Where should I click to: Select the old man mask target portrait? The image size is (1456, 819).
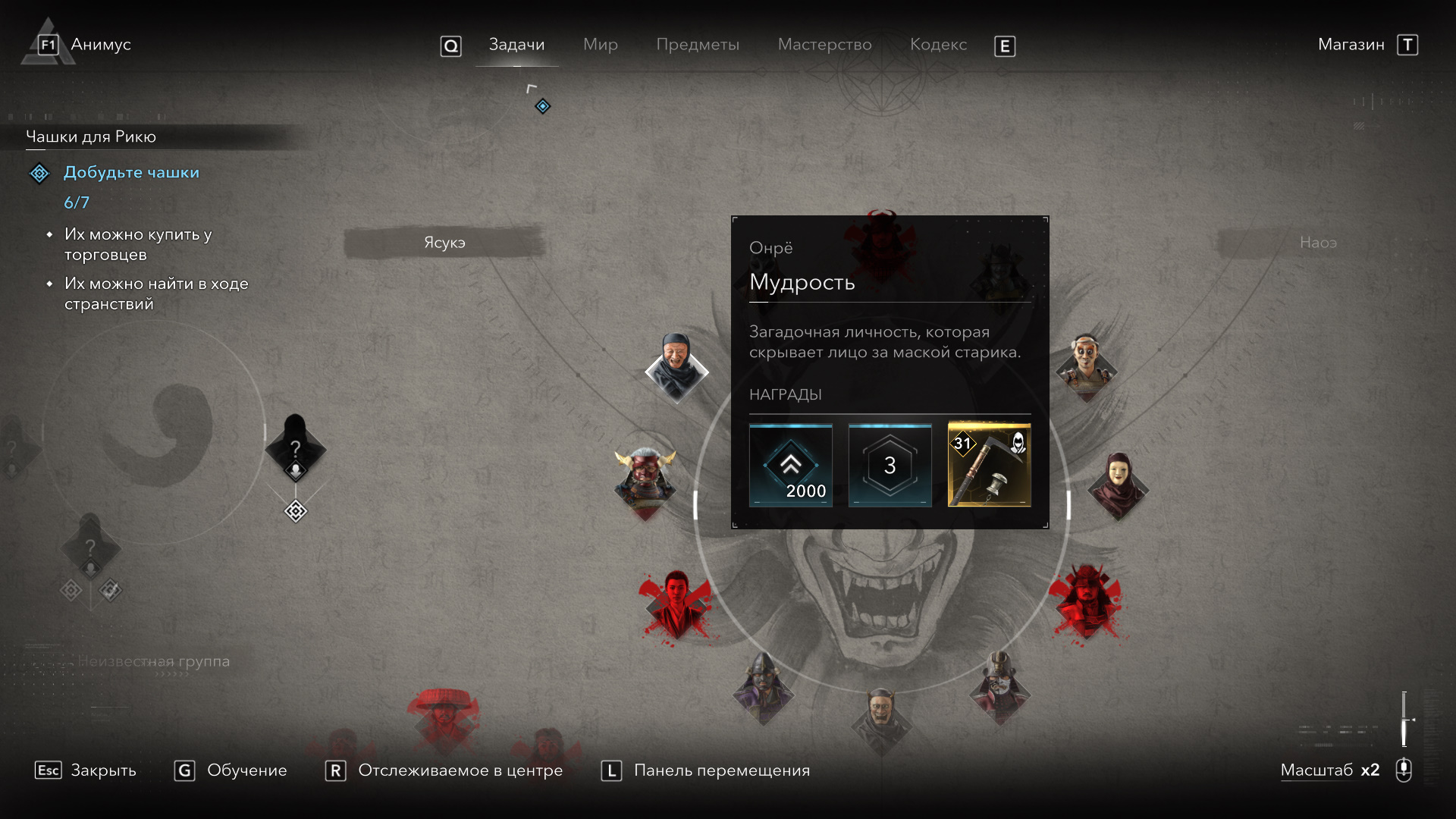[x=676, y=368]
